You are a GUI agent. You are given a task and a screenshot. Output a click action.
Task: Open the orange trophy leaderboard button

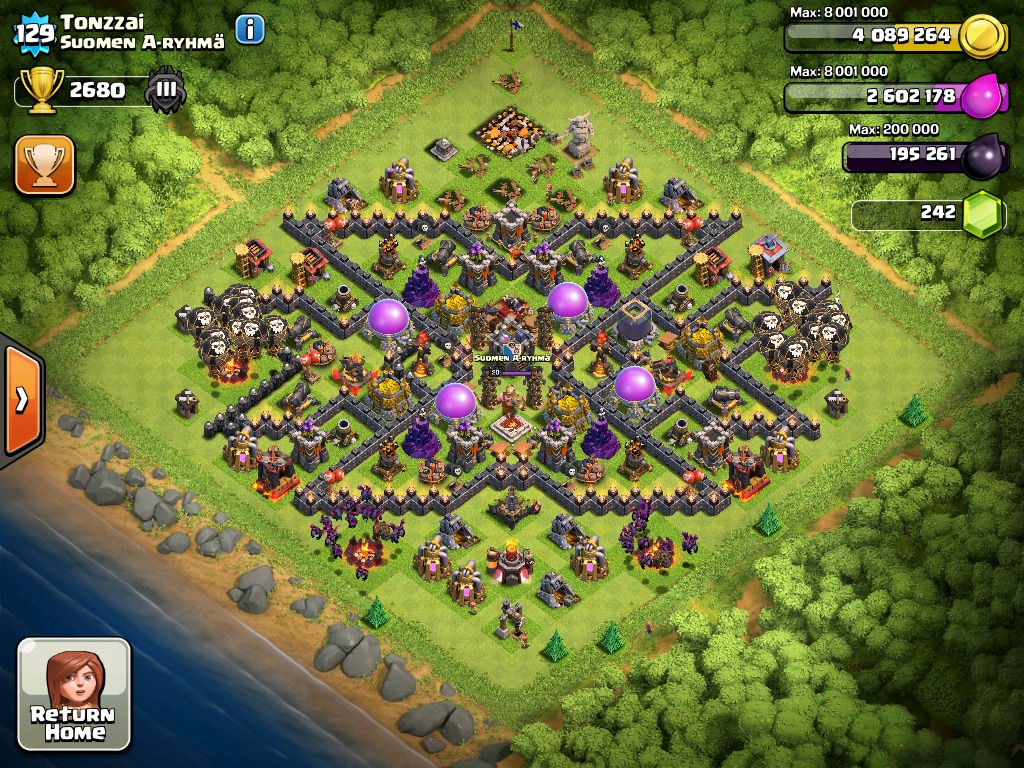(x=45, y=165)
